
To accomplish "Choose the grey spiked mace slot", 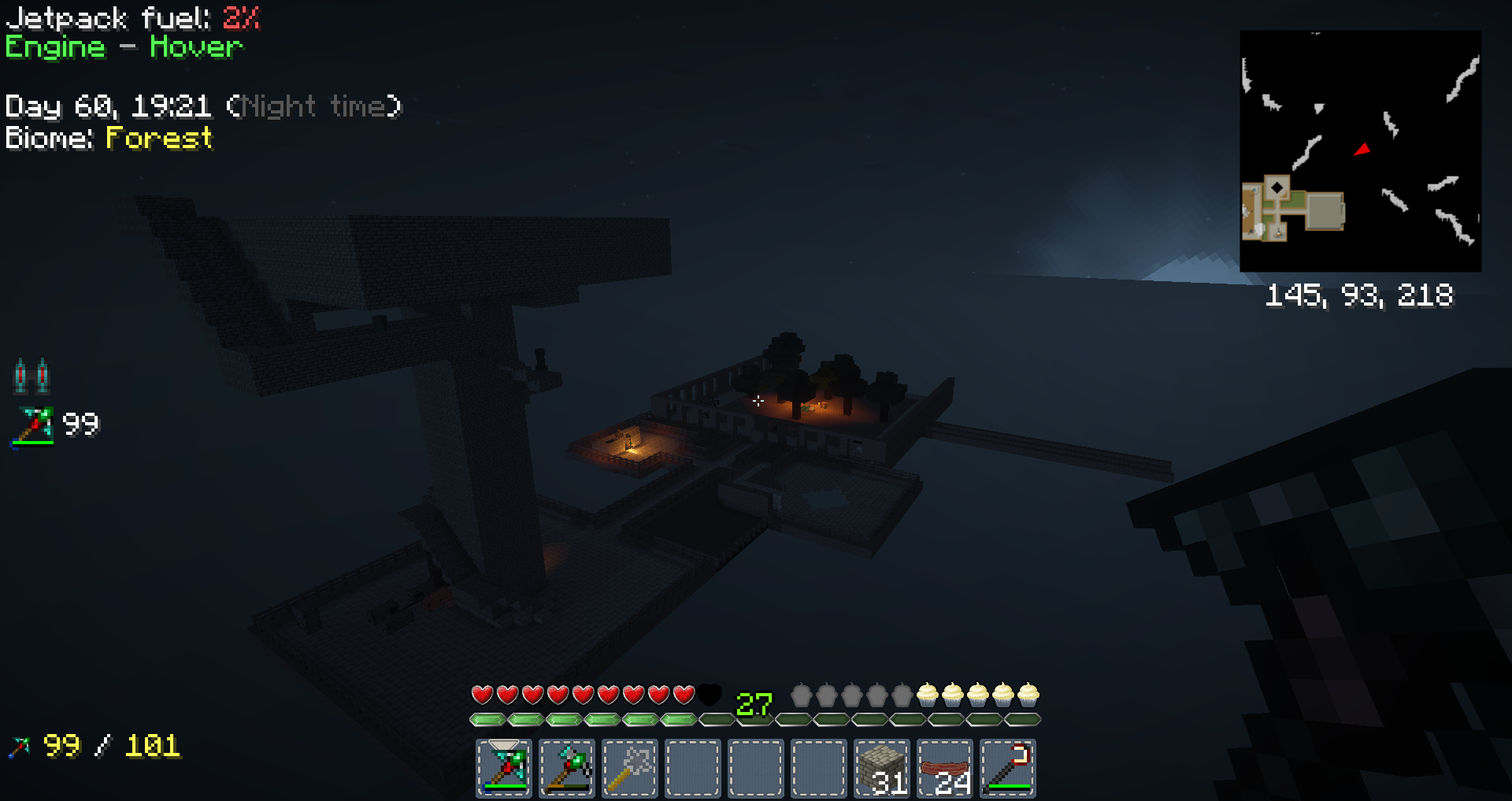I will click(x=630, y=768).
